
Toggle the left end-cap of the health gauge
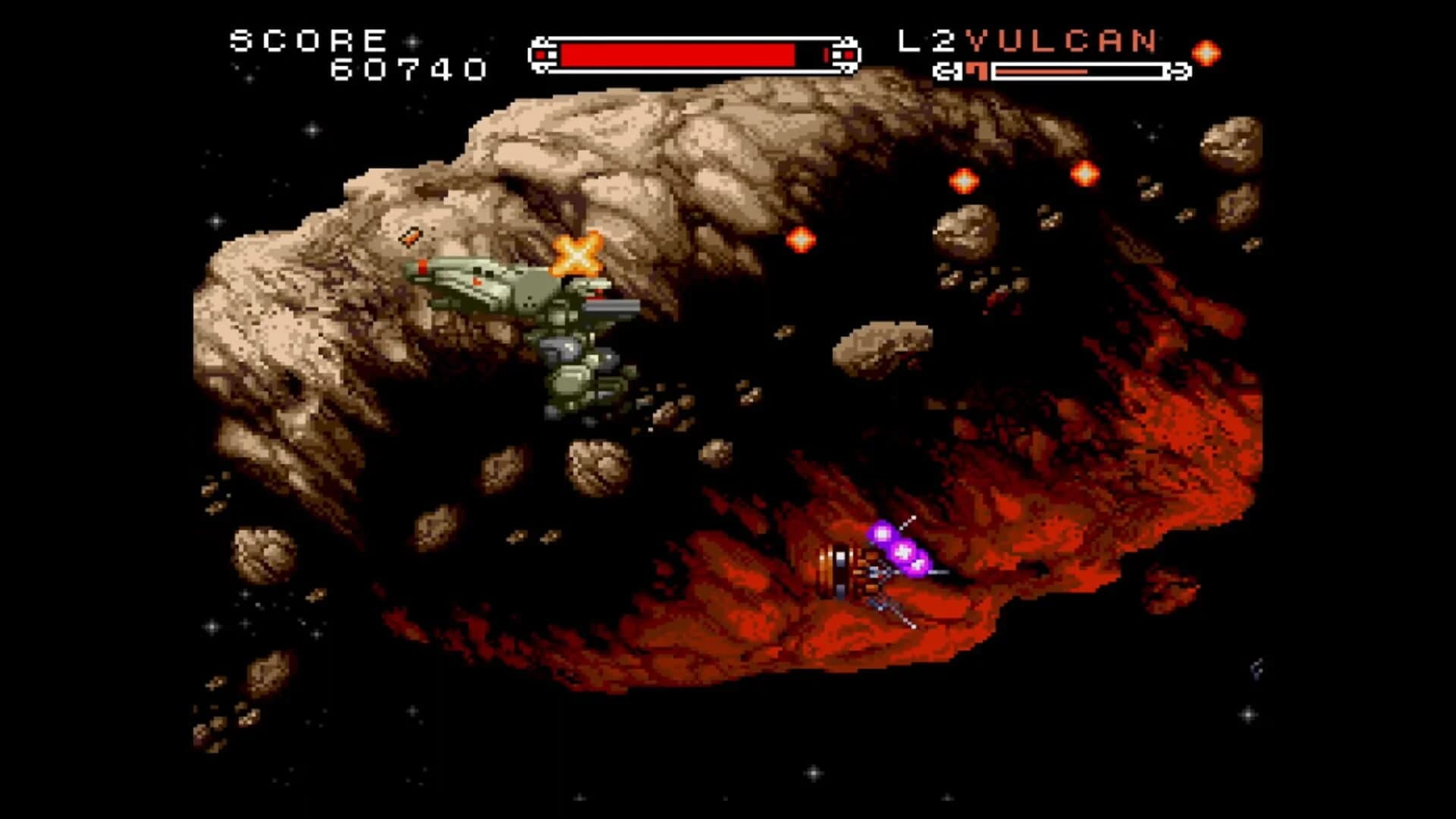[x=543, y=53]
